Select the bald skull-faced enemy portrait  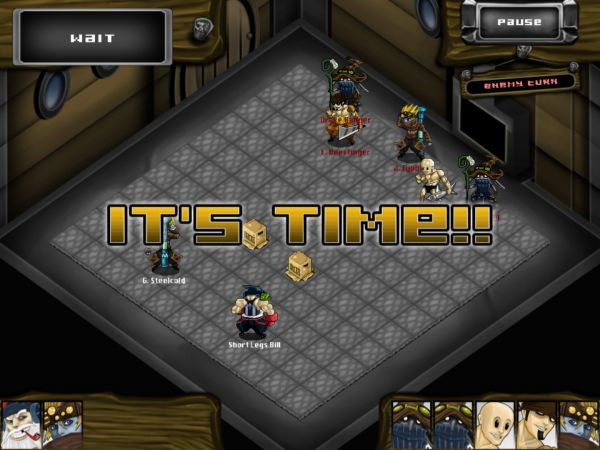point(496,426)
